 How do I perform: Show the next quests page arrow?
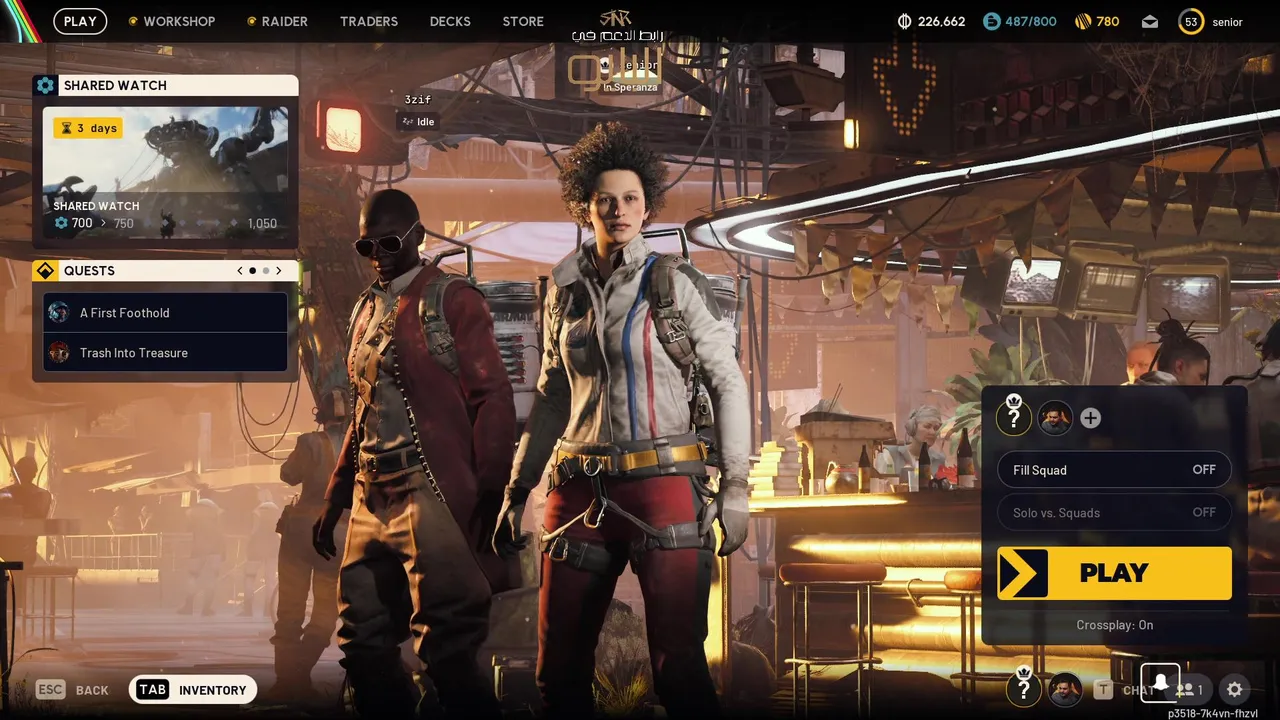point(279,271)
